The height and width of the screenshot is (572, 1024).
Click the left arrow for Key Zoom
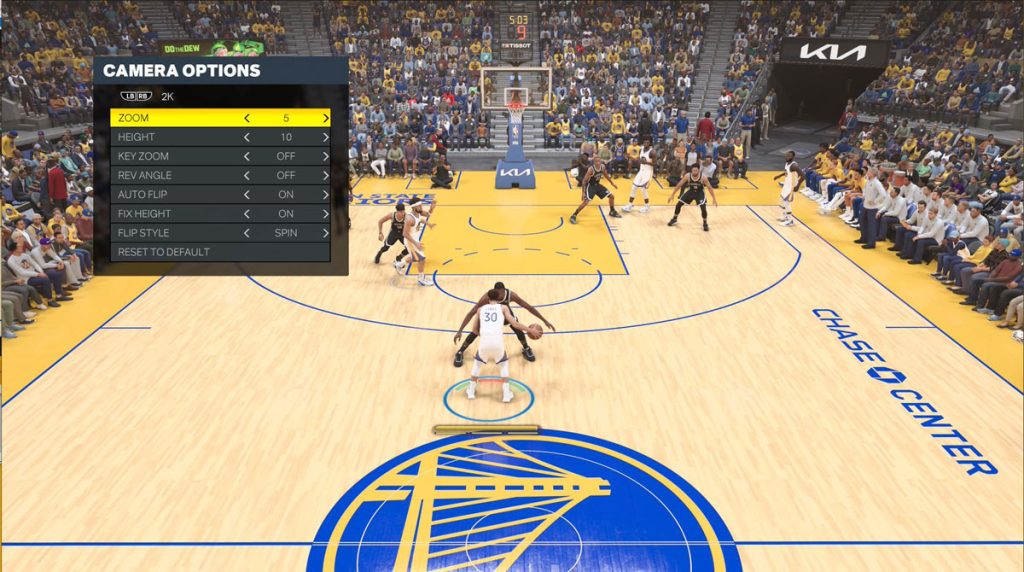click(247, 156)
